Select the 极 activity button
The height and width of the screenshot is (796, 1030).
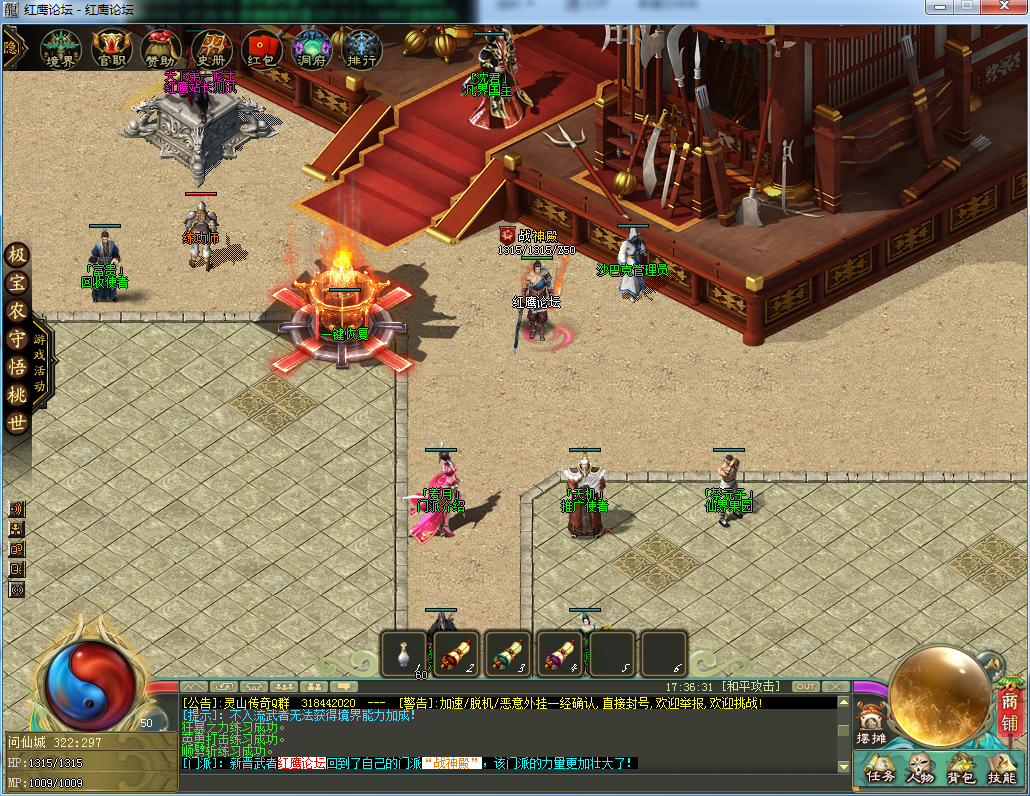[x=17, y=256]
